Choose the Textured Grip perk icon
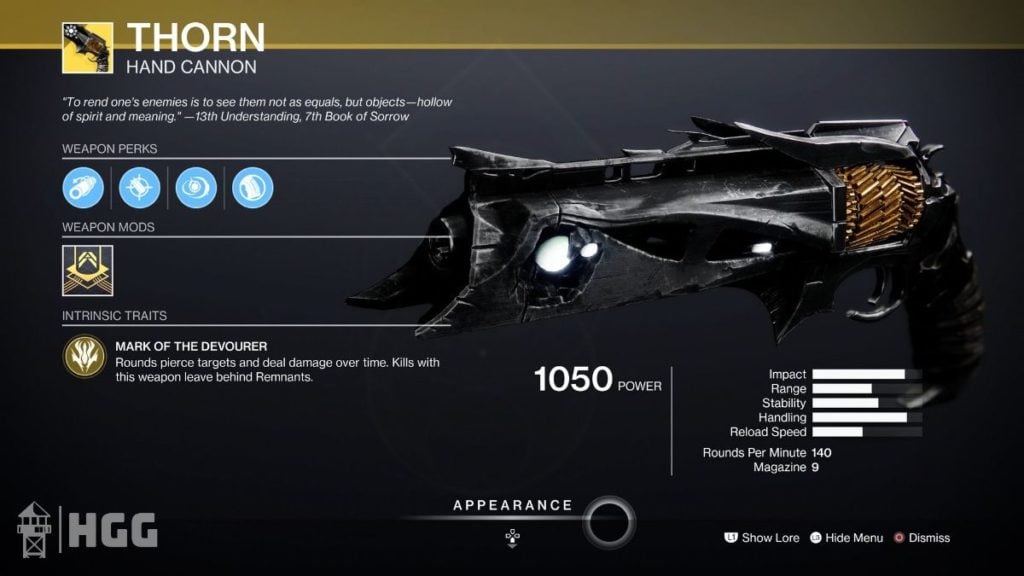 (x=252, y=188)
